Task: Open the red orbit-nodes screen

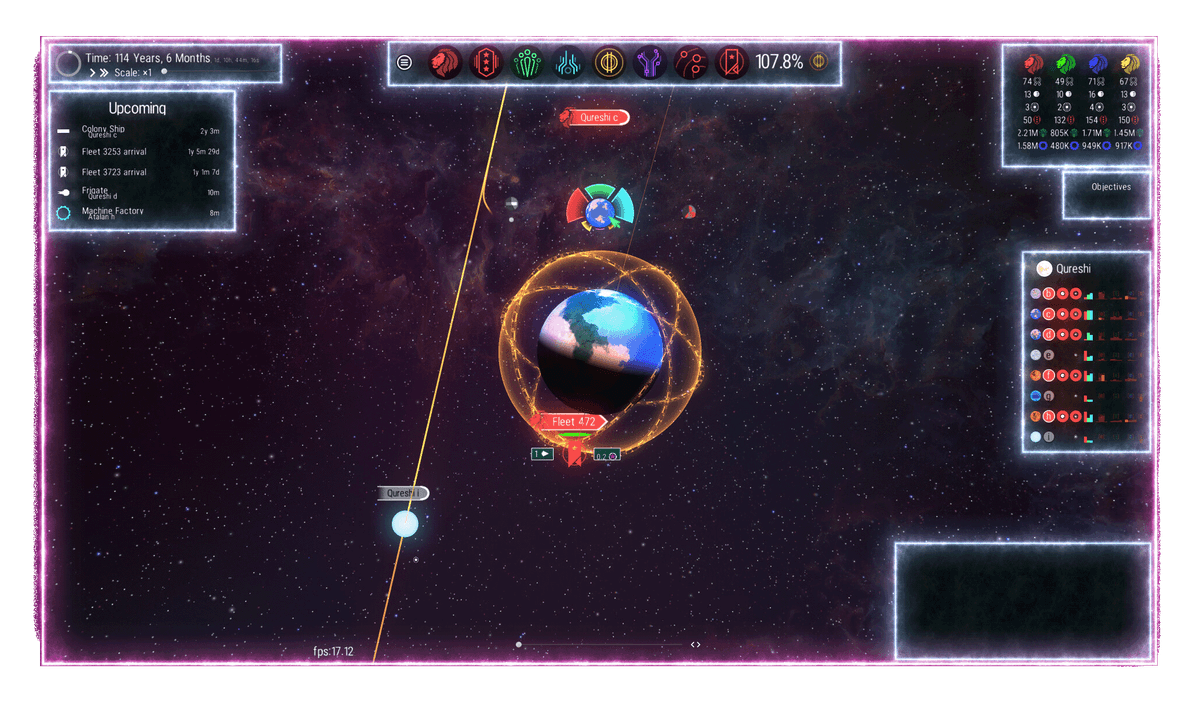Action: [x=691, y=63]
